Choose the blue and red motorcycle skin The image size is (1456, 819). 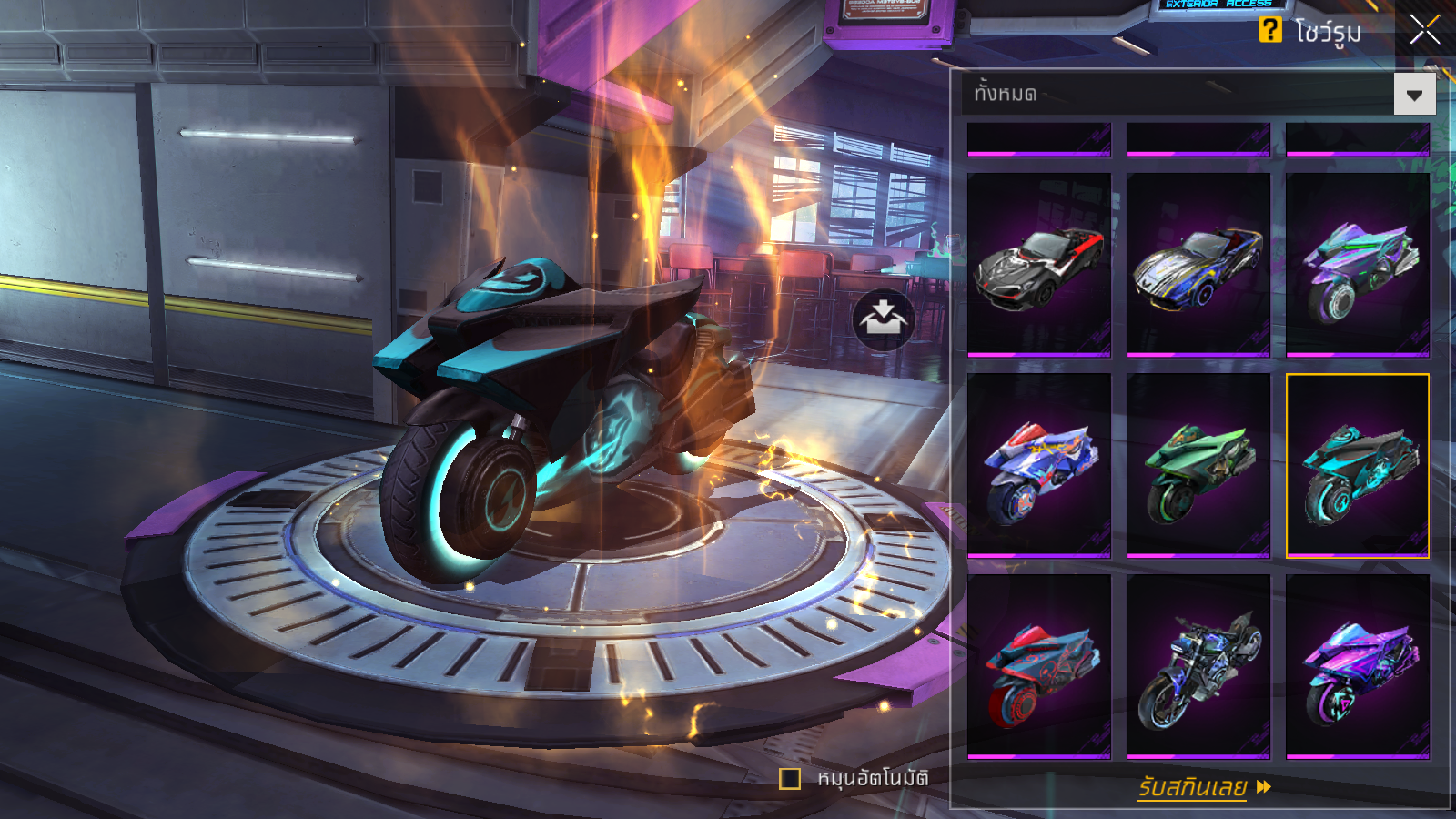click(1039, 465)
